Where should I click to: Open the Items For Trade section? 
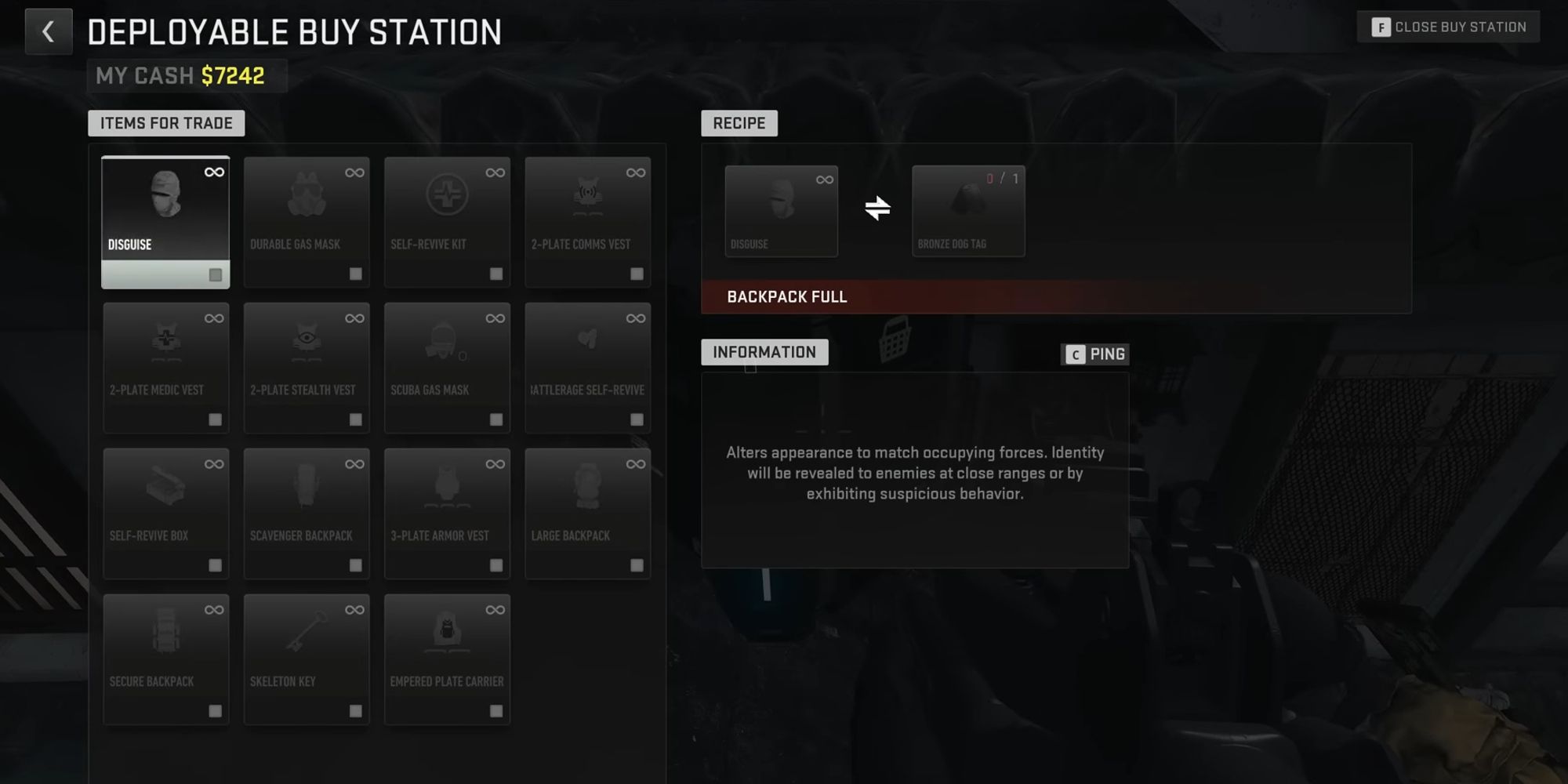(x=165, y=123)
